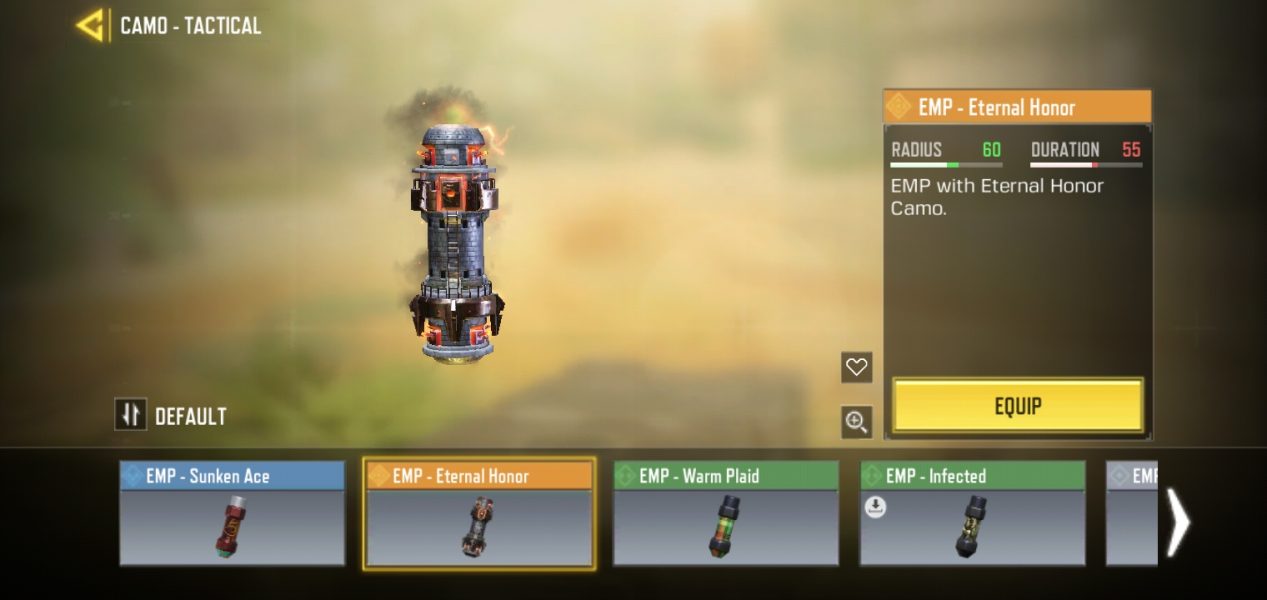
Task: Equip the EMP Eternal Honor camo
Action: point(1017,406)
